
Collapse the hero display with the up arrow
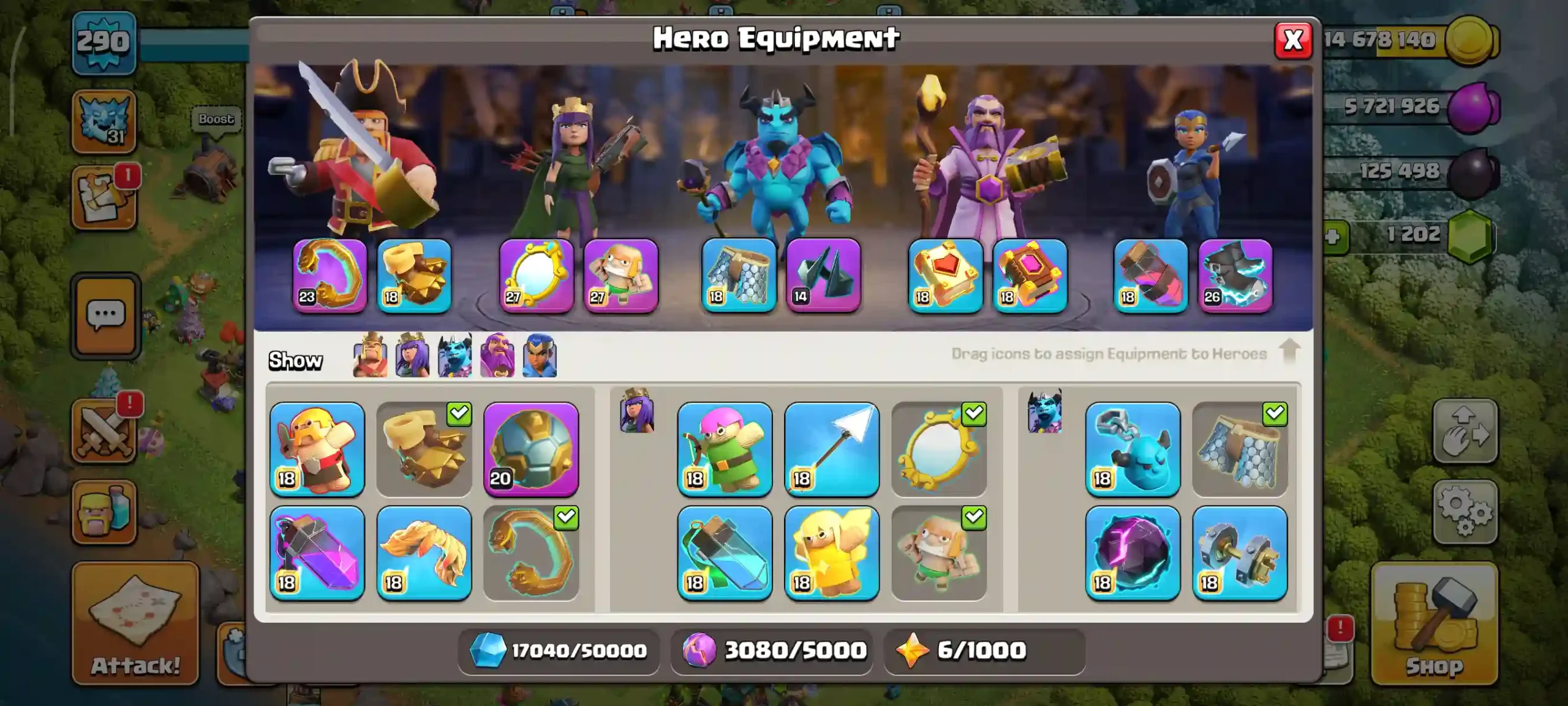pyautogui.click(x=1290, y=354)
